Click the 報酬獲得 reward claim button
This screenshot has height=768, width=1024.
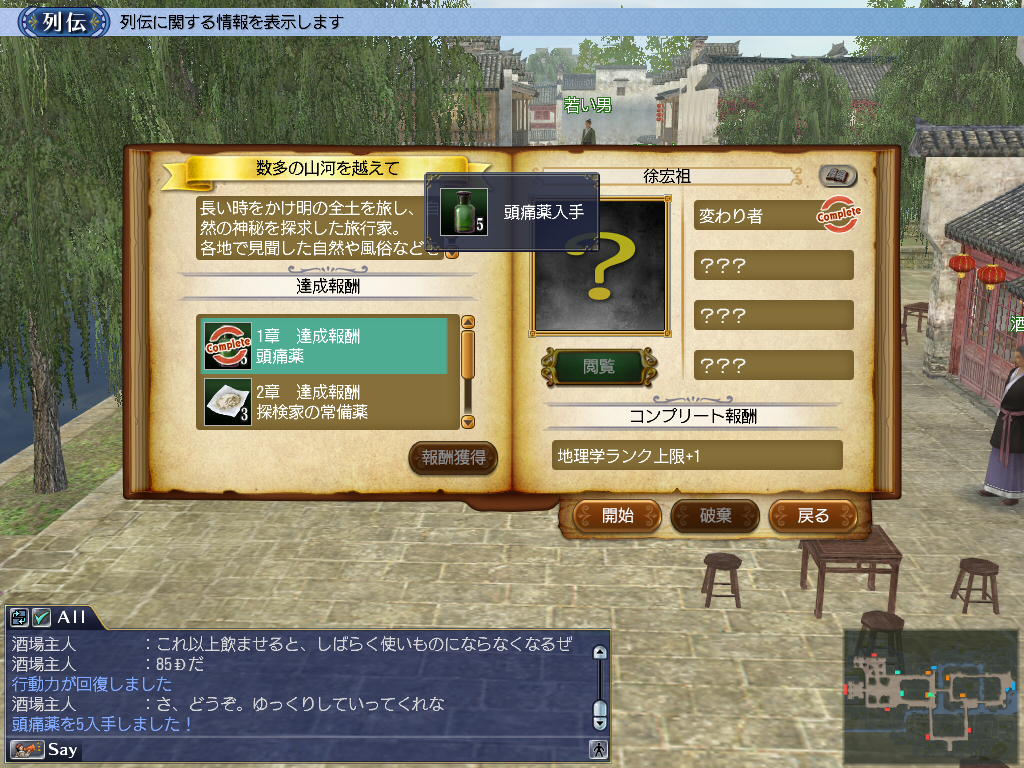tap(453, 458)
